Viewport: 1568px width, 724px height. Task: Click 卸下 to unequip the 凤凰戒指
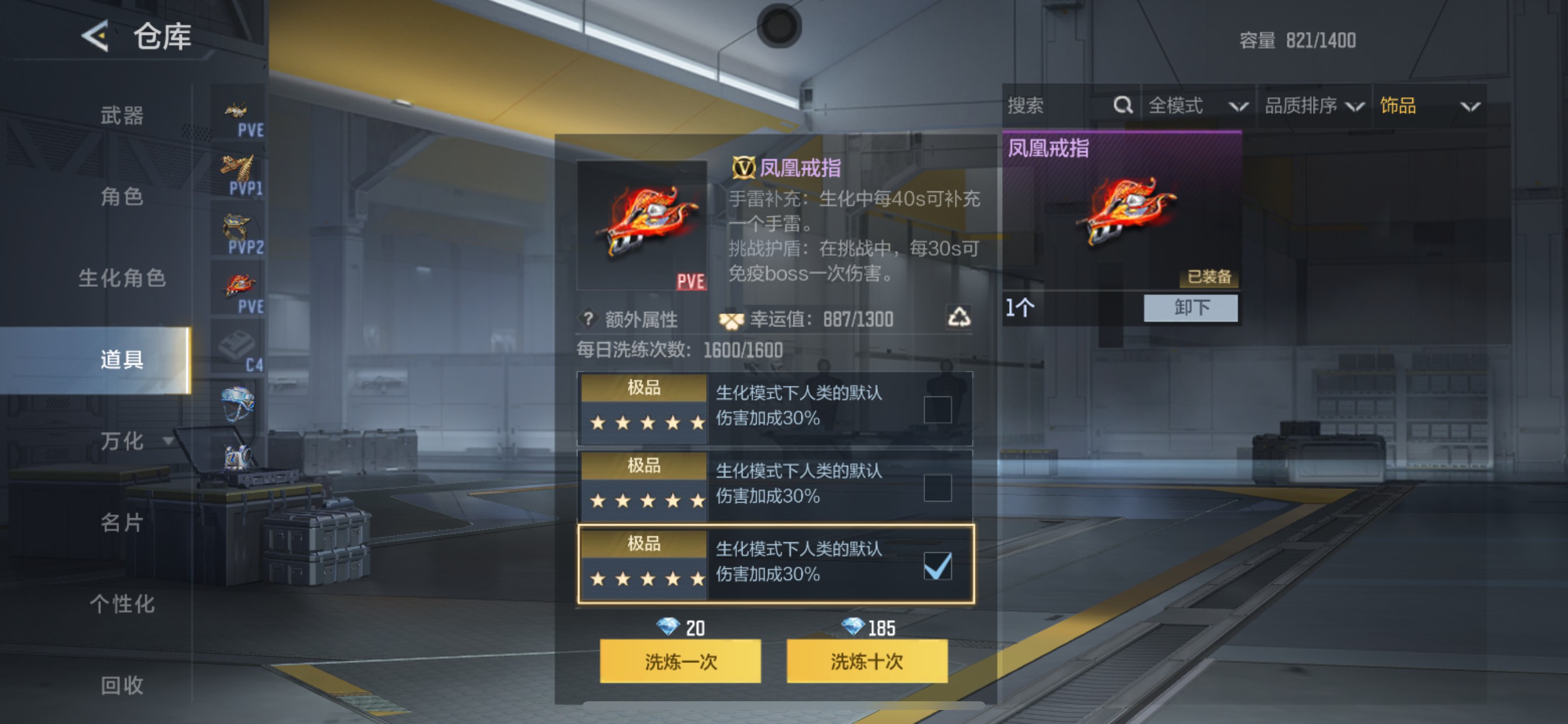1190,308
